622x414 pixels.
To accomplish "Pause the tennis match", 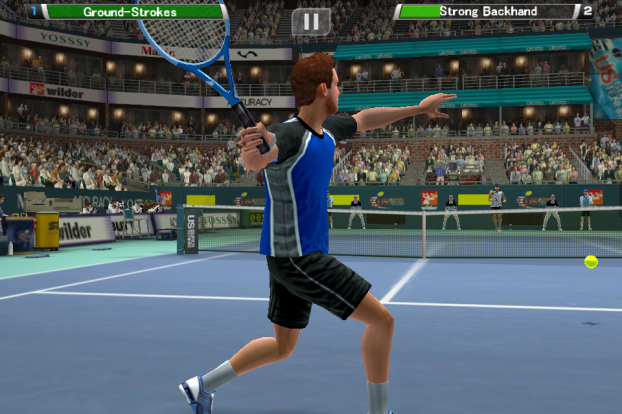I will pos(311,21).
